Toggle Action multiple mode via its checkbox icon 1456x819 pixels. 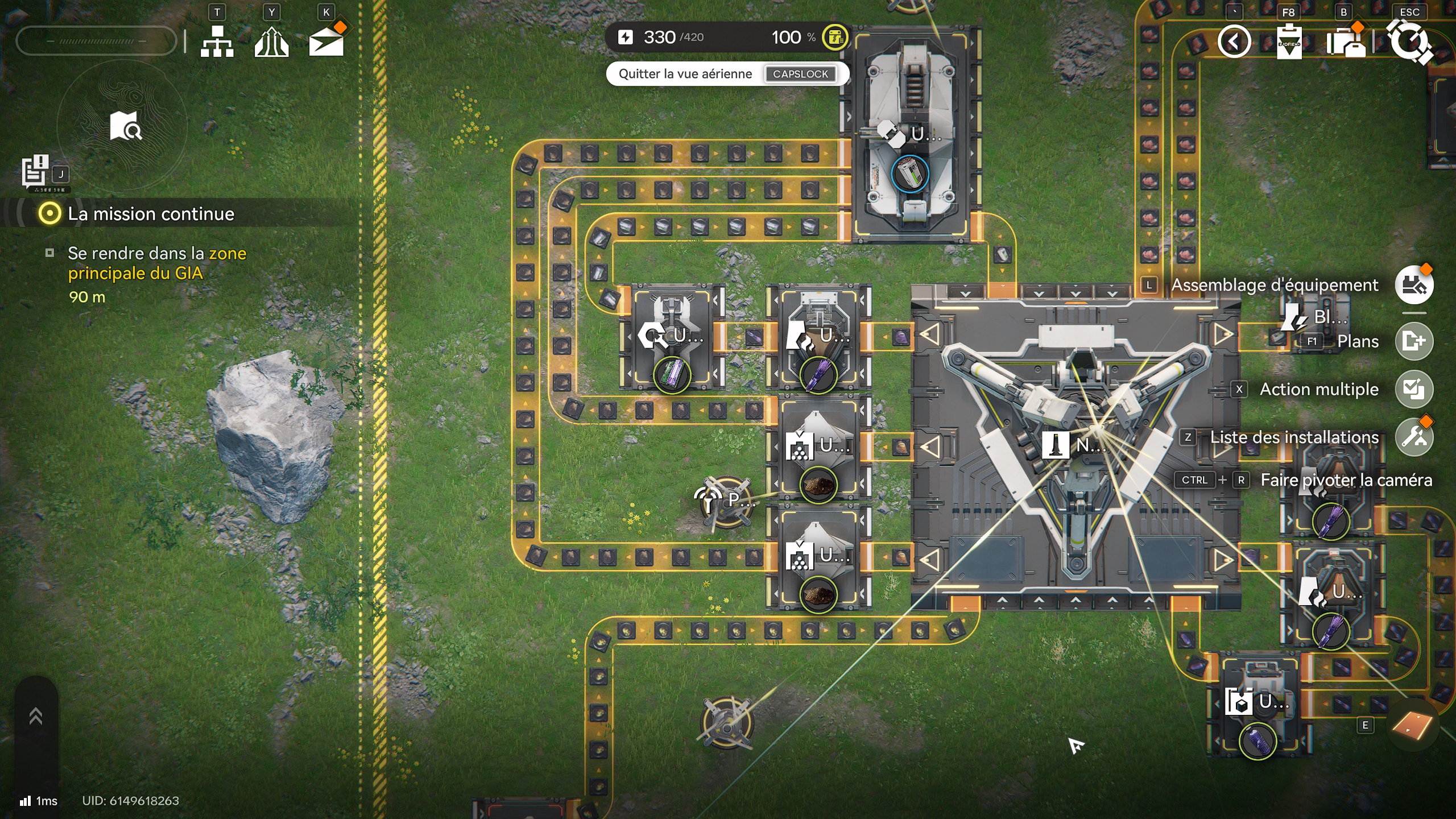pos(1416,389)
